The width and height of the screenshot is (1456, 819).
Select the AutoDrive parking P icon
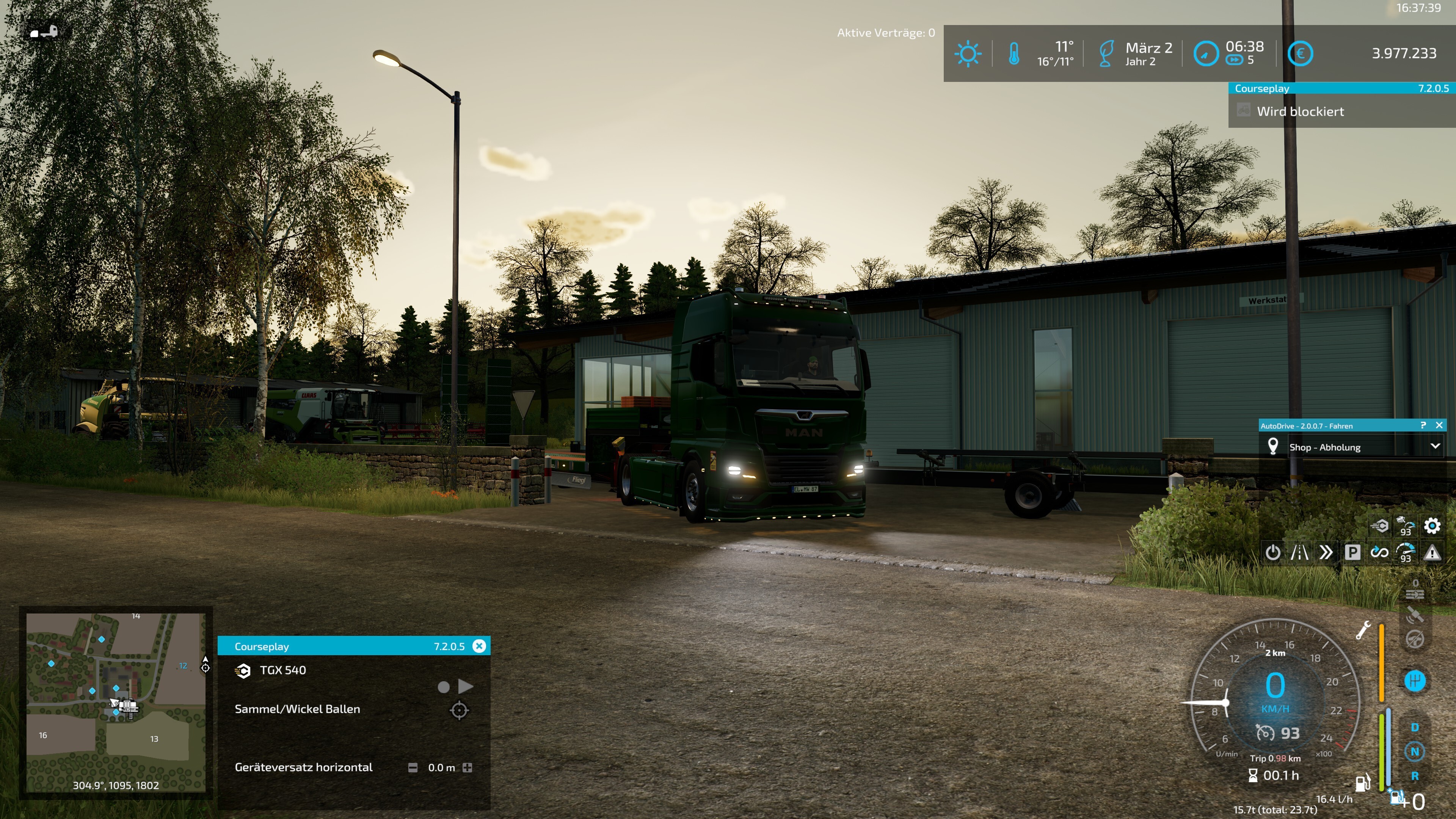(x=1352, y=552)
